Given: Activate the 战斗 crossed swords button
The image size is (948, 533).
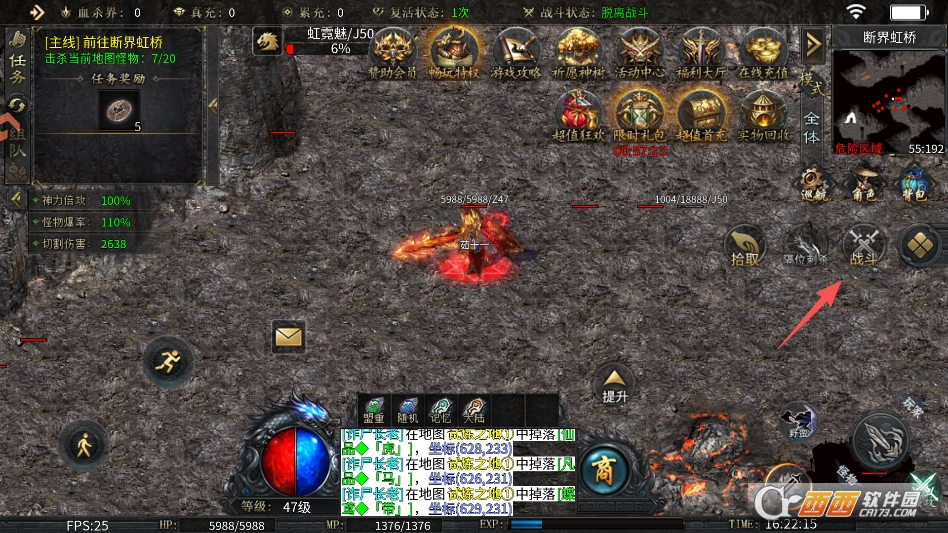Looking at the screenshot, I should [864, 246].
